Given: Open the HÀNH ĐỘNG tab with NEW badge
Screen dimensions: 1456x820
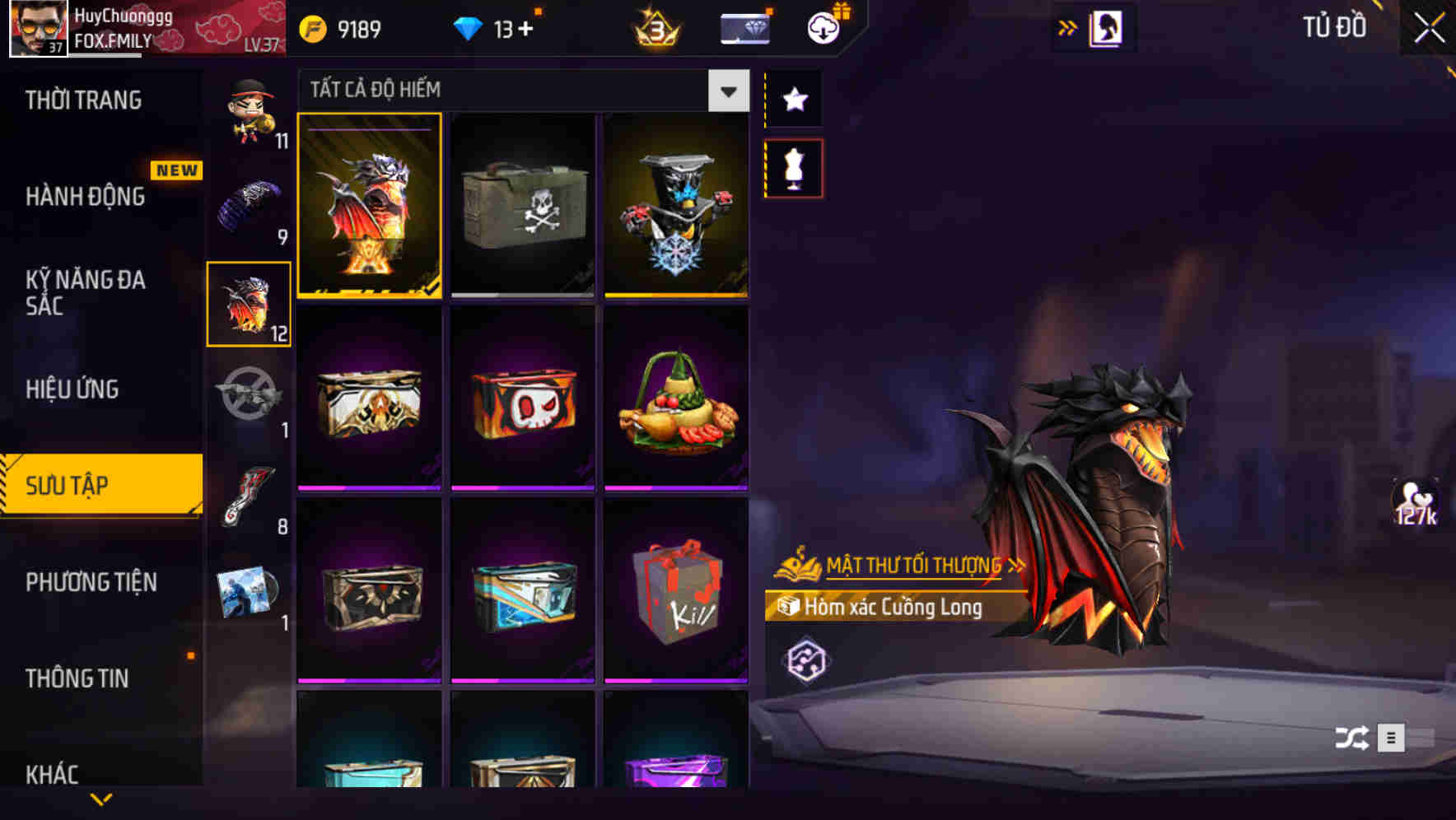Looking at the screenshot, I should [x=85, y=197].
